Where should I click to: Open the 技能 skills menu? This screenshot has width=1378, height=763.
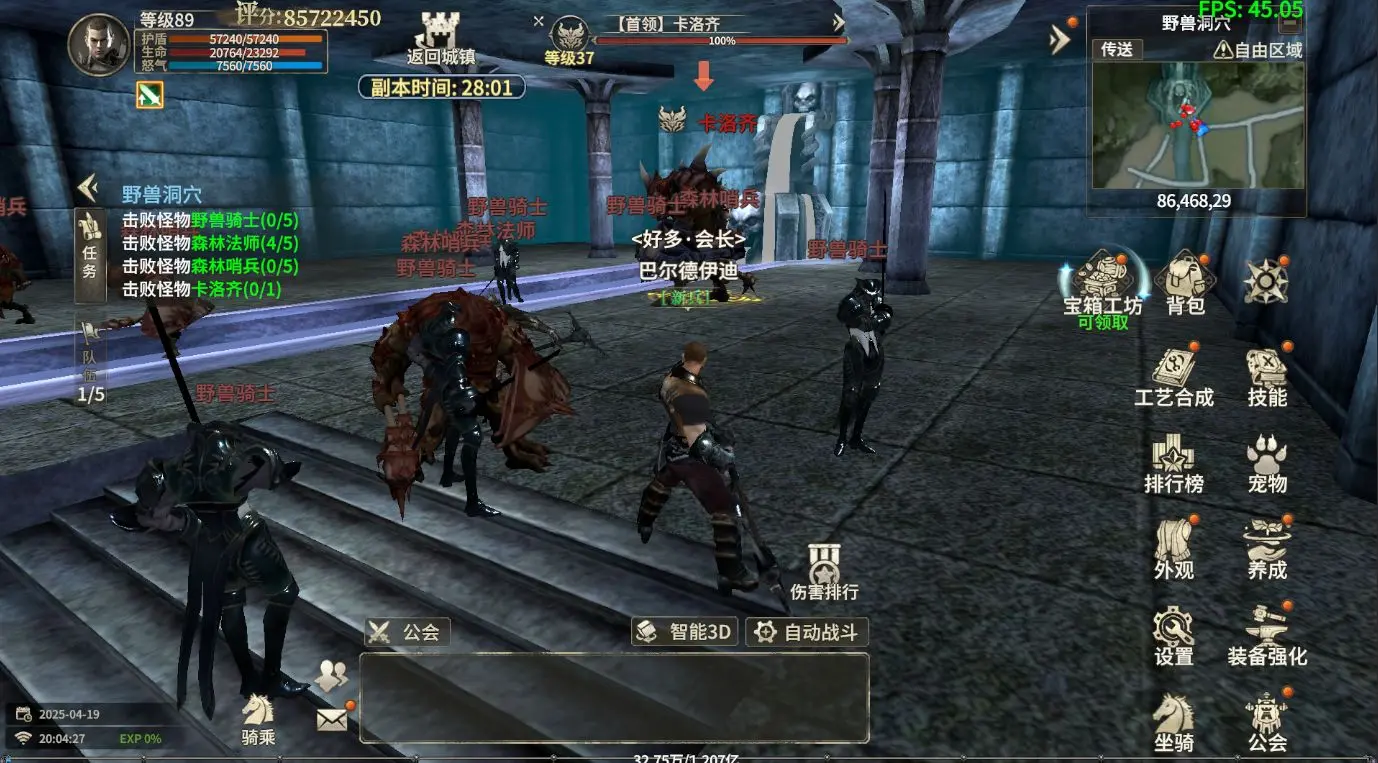point(1266,378)
